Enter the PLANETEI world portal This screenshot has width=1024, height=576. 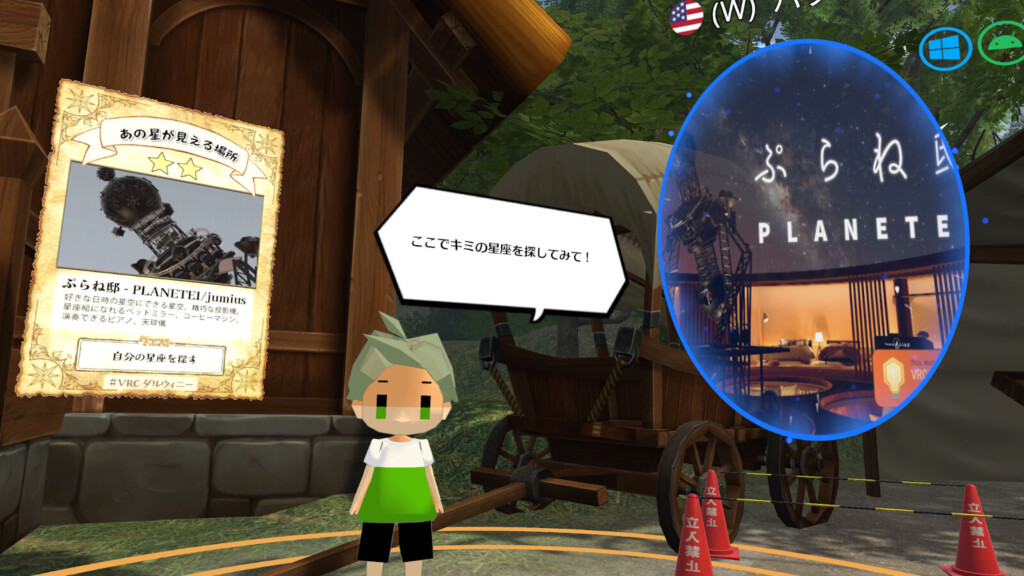coord(812,240)
